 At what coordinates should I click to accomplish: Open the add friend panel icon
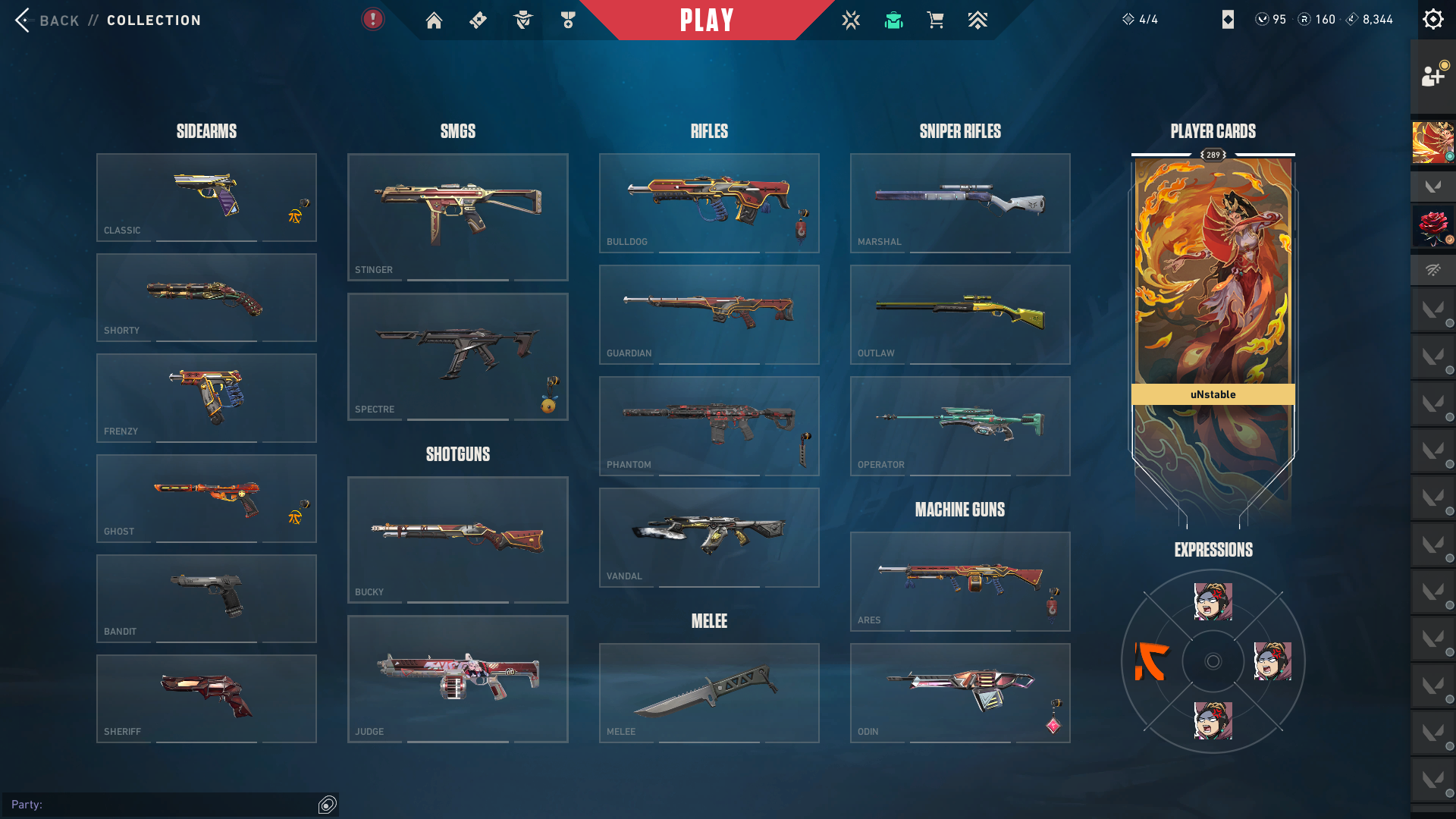pos(1432,76)
